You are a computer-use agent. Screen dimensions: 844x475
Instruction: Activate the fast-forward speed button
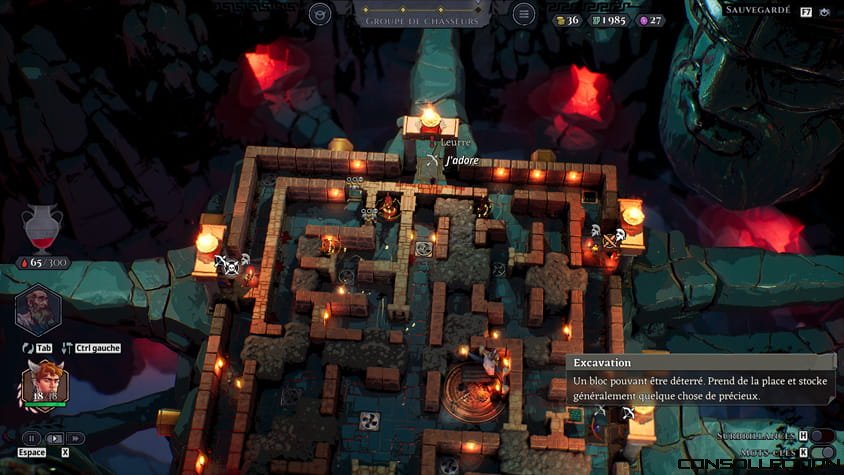(x=76, y=438)
